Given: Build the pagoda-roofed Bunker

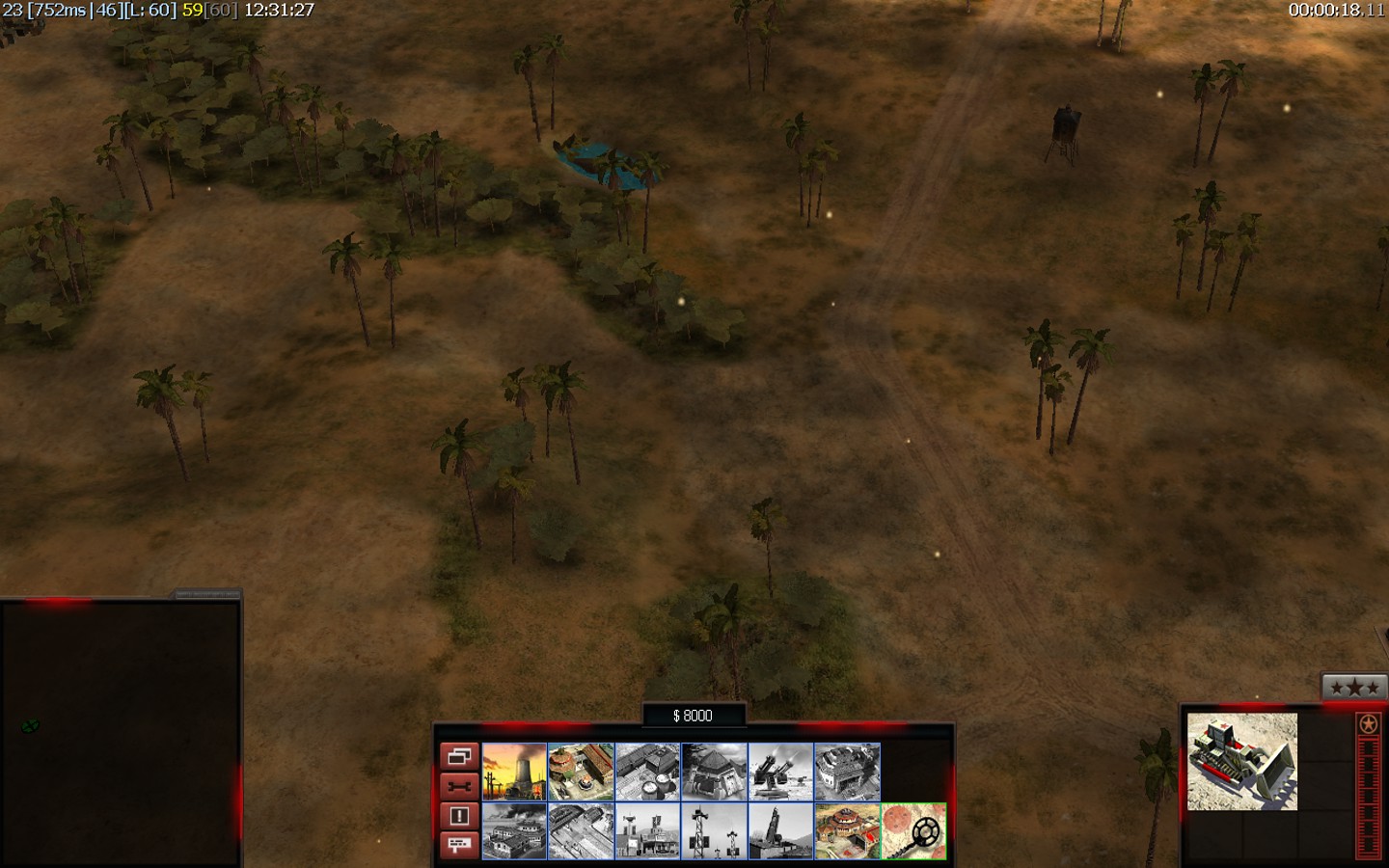Looking at the screenshot, I should [x=714, y=772].
